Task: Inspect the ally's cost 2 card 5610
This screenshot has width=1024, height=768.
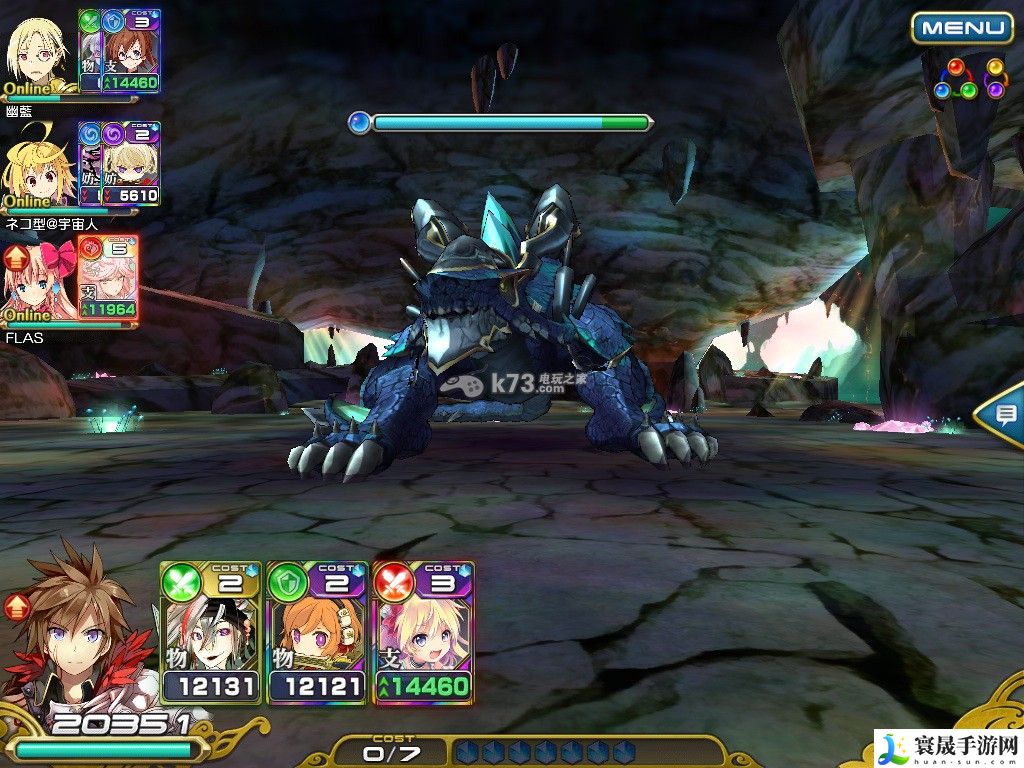Action: pyautogui.click(x=131, y=164)
